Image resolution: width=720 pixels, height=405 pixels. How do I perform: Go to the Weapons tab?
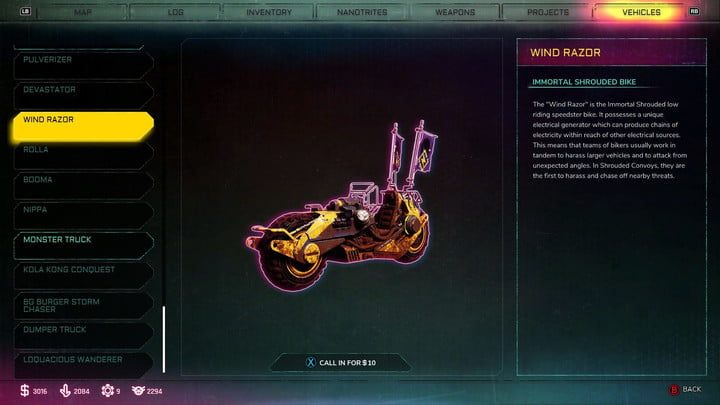tap(454, 13)
